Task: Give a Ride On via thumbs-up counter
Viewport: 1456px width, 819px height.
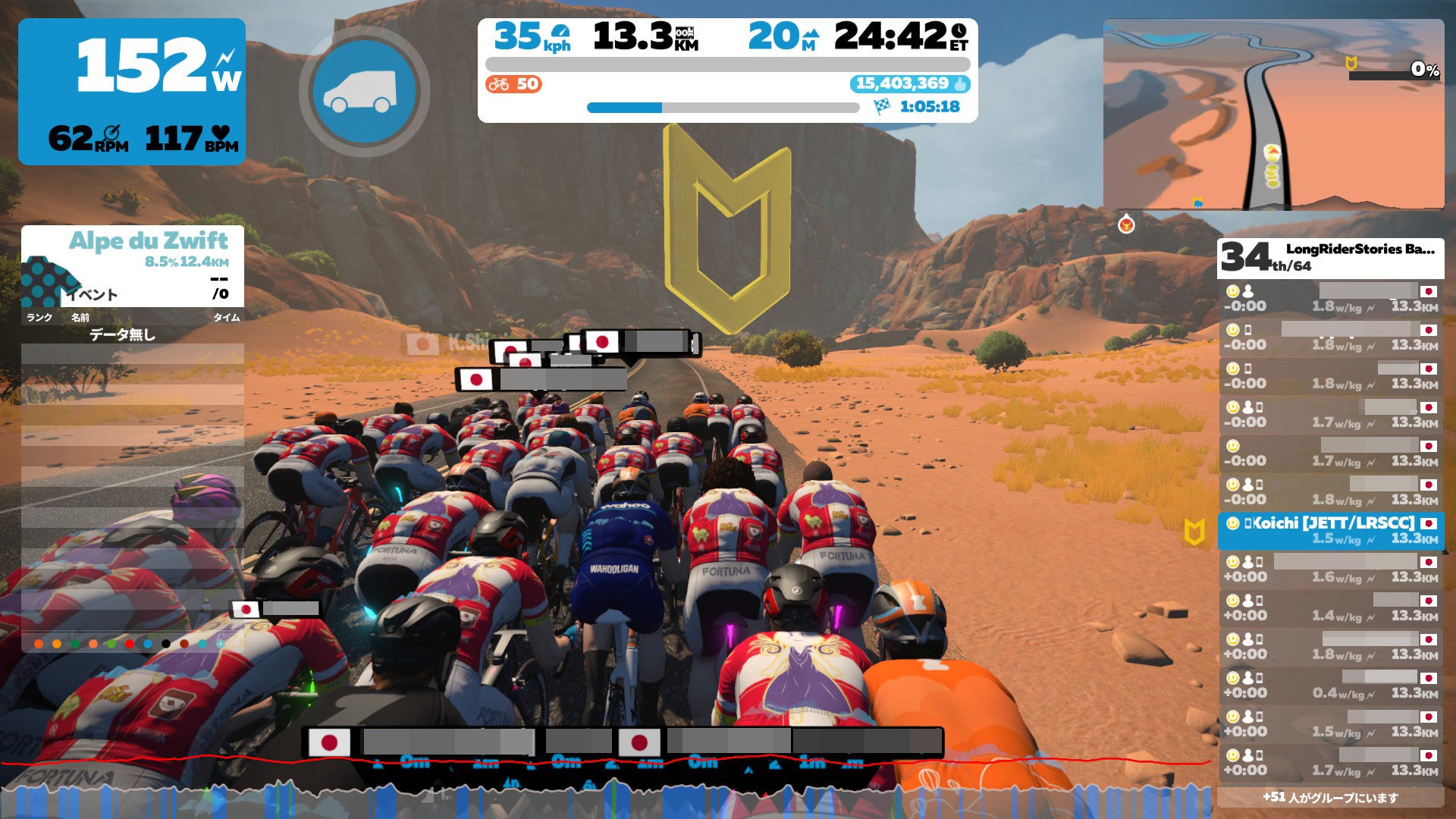Action: pyautogui.click(x=909, y=84)
